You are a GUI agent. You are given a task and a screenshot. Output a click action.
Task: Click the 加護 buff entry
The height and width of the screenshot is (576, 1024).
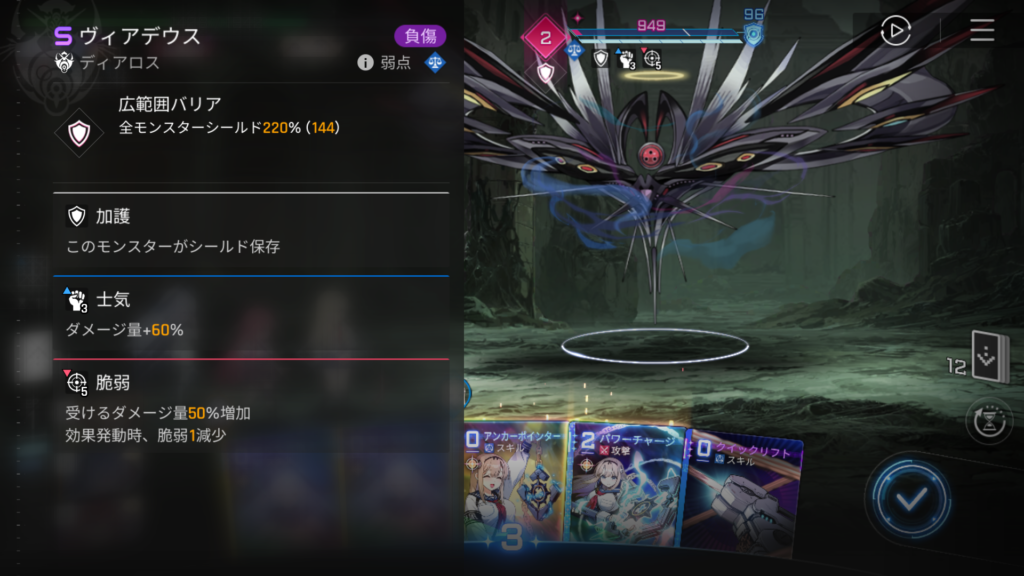(x=250, y=231)
